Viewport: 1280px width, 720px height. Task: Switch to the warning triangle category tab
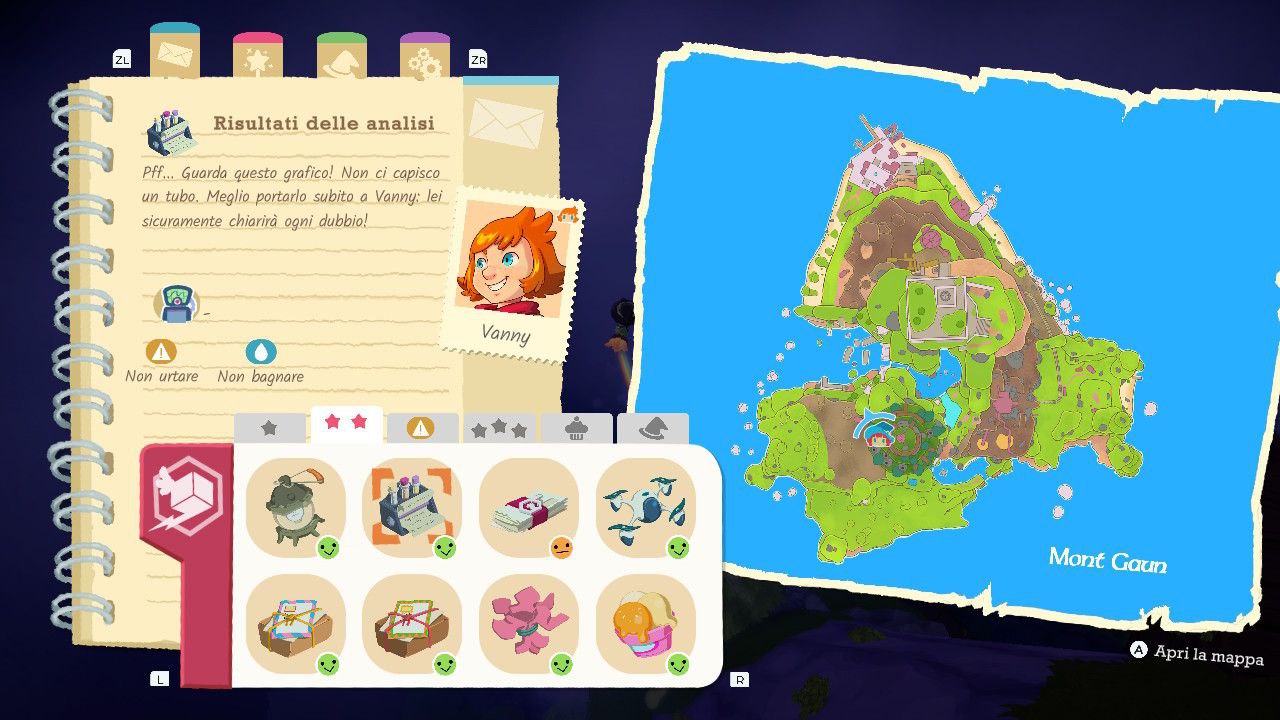click(422, 428)
